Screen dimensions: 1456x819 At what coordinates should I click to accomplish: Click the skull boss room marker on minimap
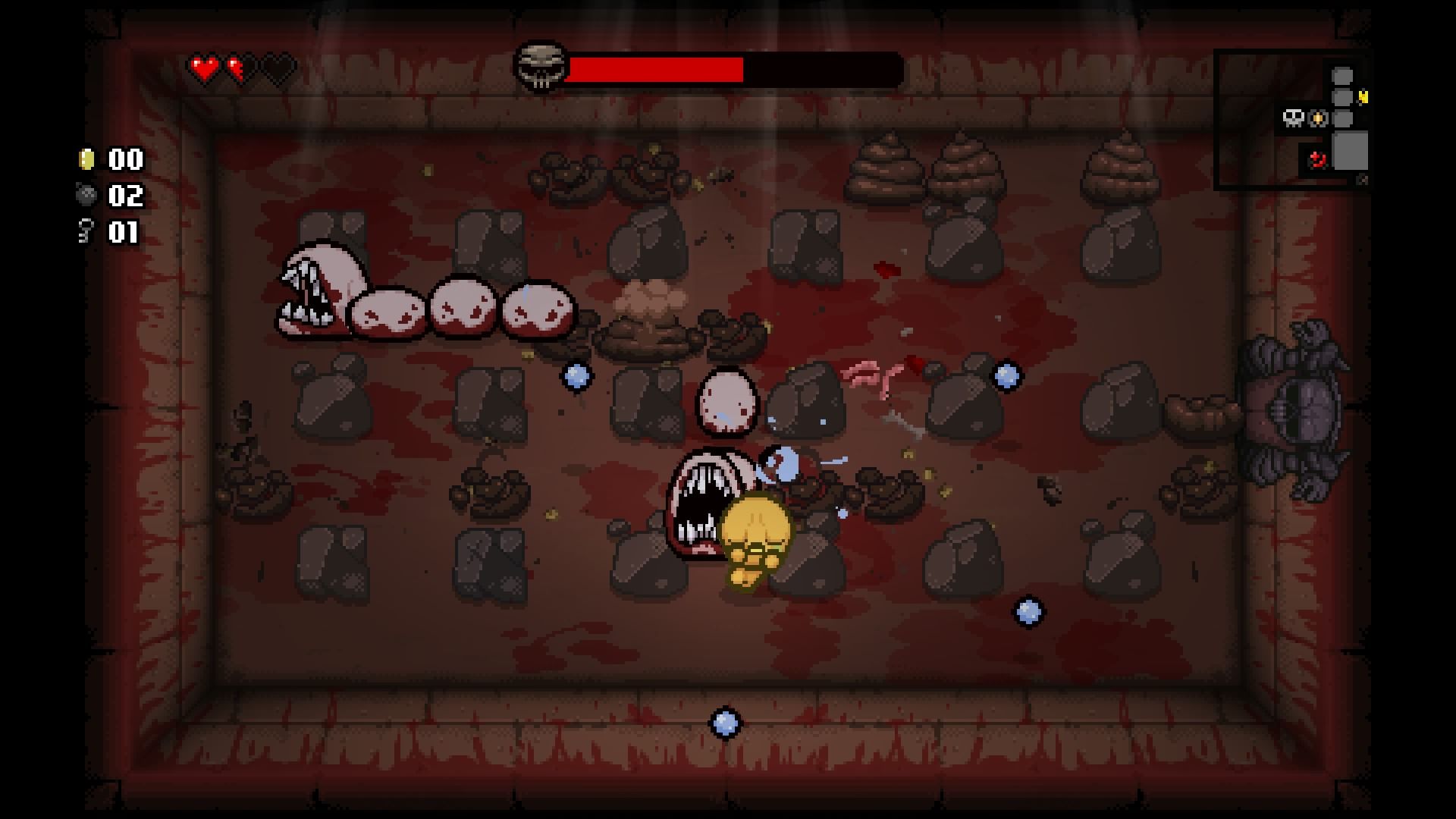pos(1293,118)
